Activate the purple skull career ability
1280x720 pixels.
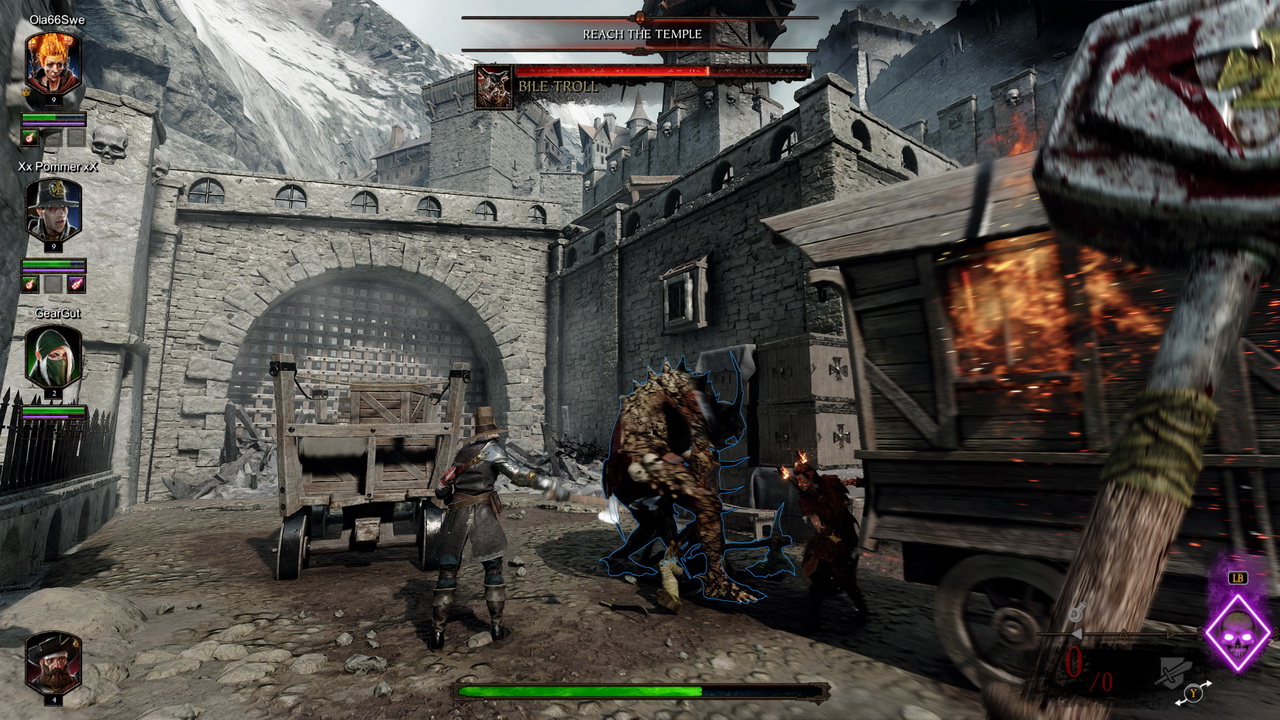[x=1237, y=632]
